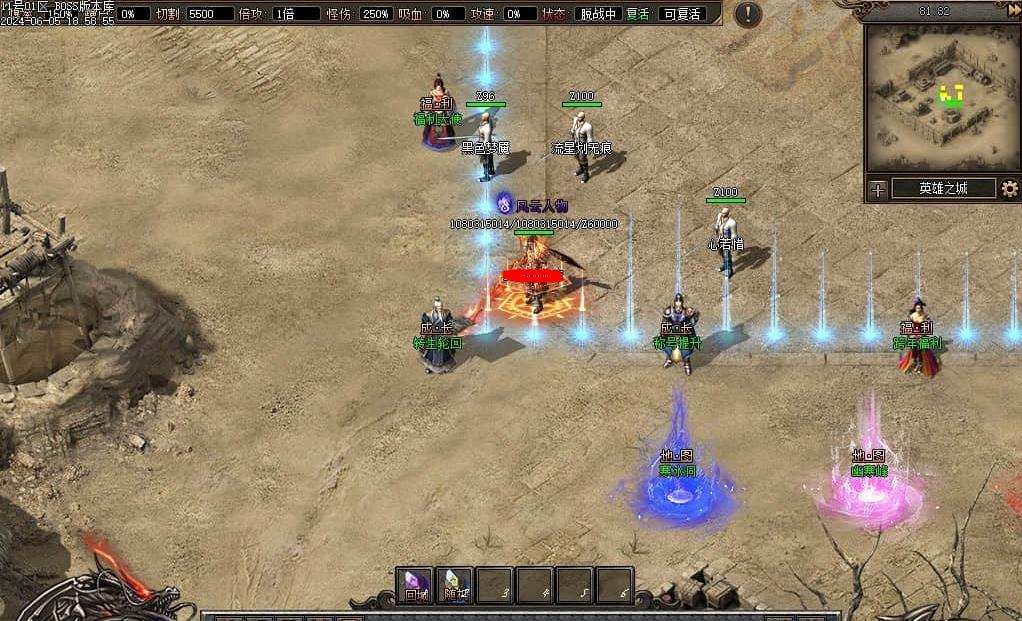
Task: Click the 脱战中 combat status field
Action: [x=598, y=14]
